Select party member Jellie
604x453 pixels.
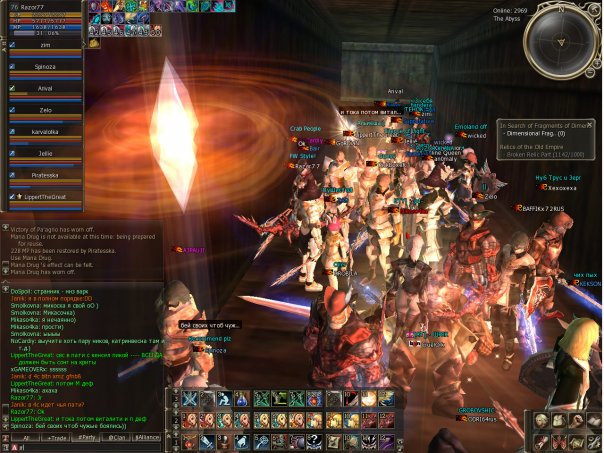(44, 154)
